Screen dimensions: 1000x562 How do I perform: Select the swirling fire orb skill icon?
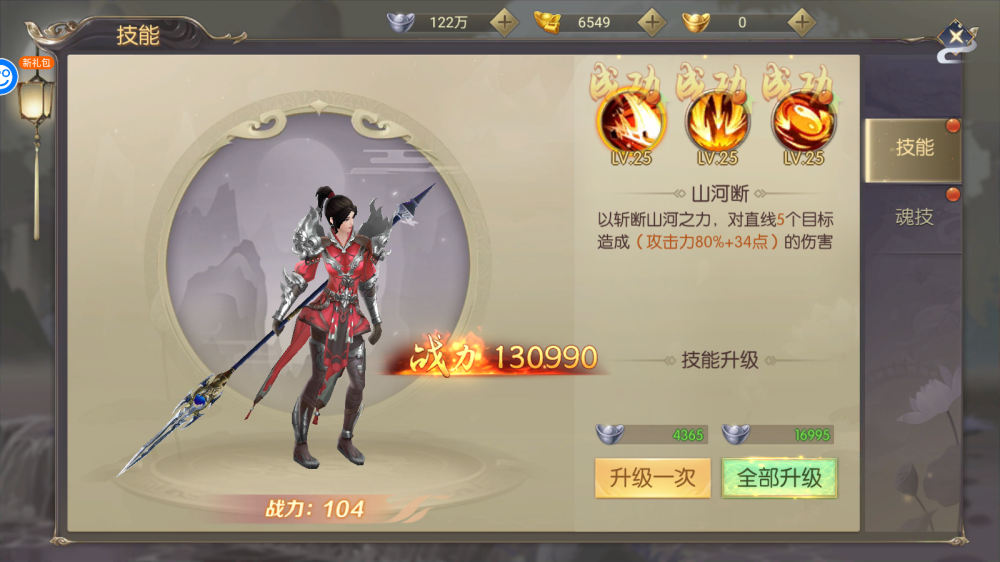coord(803,125)
